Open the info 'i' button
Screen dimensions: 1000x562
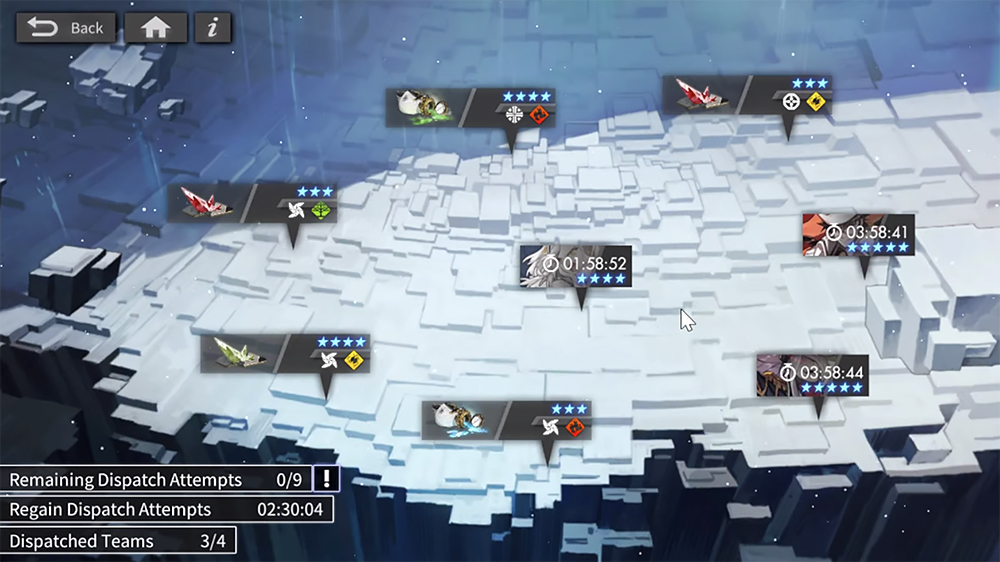(212, 28)
